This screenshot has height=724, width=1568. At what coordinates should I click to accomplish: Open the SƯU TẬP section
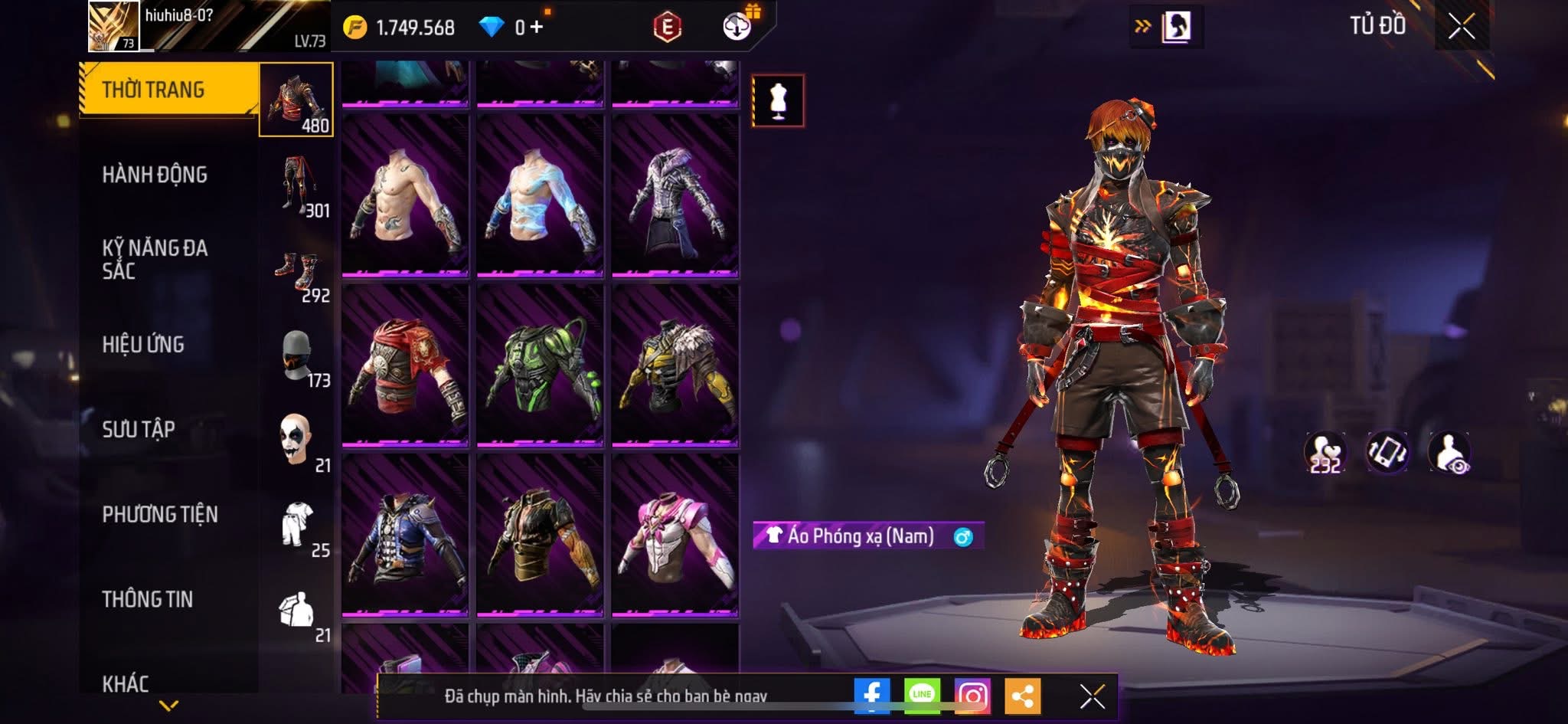(x=139, y=429)
